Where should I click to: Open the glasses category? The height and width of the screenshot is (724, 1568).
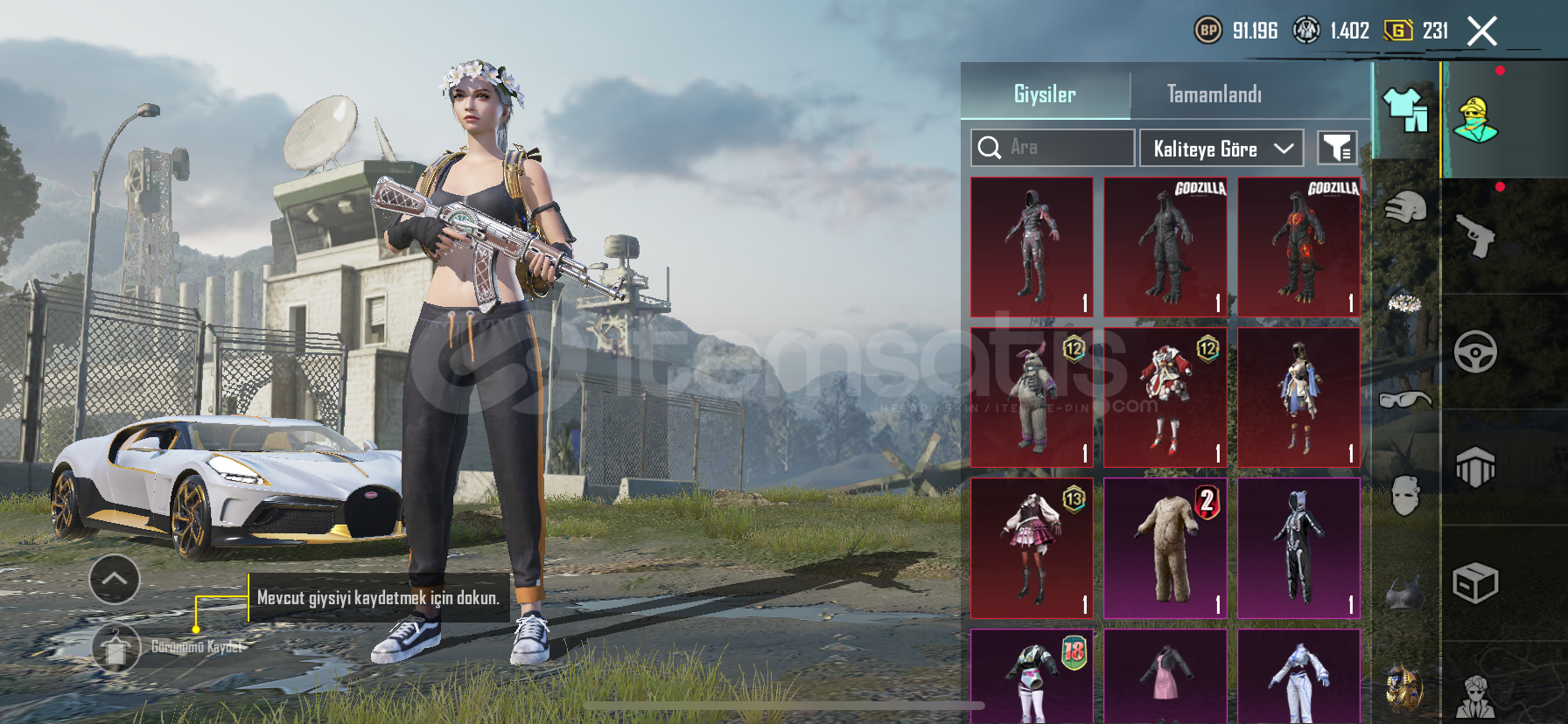coord(1405,399)
